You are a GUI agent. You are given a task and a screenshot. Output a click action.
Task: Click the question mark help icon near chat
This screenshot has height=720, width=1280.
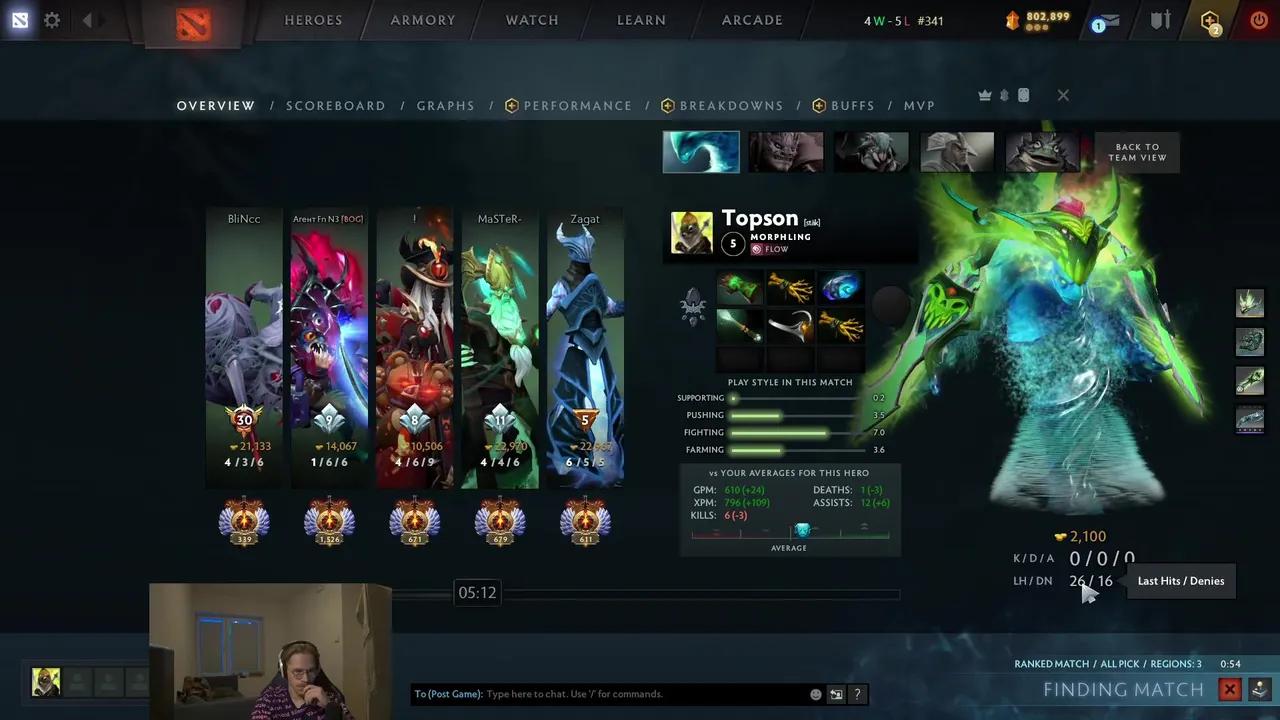857,693
